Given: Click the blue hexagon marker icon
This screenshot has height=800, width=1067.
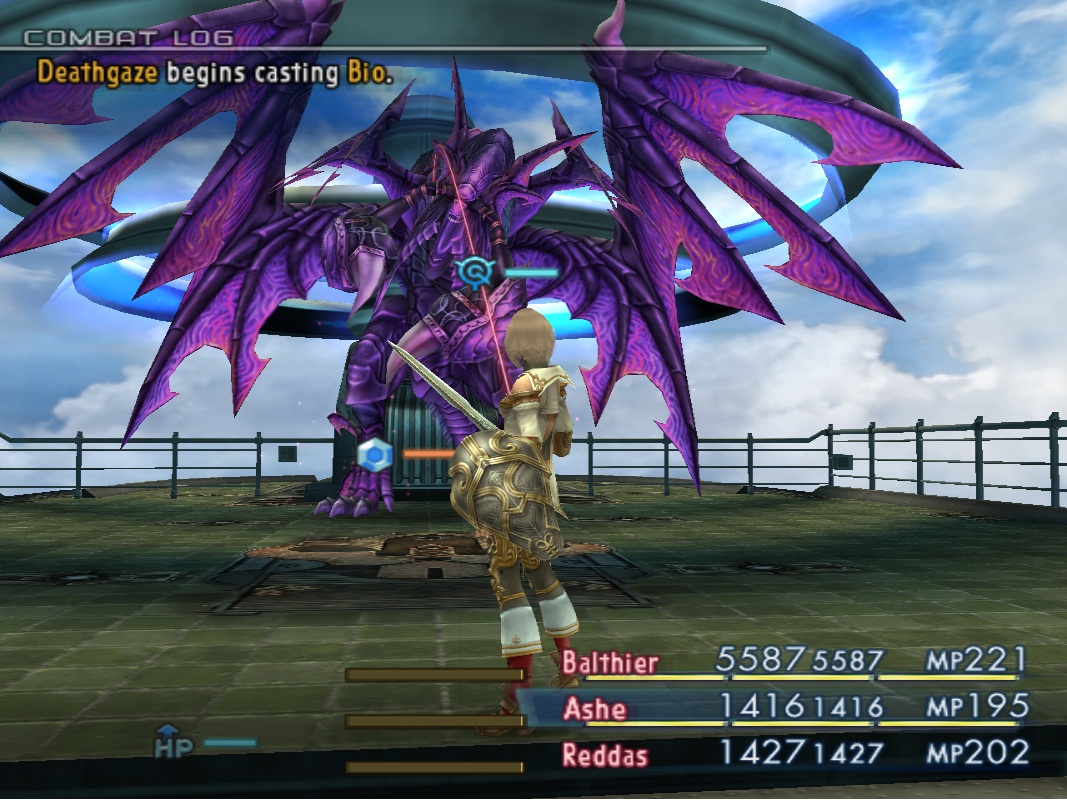Looking at the screenshot, I should [372, 454].
